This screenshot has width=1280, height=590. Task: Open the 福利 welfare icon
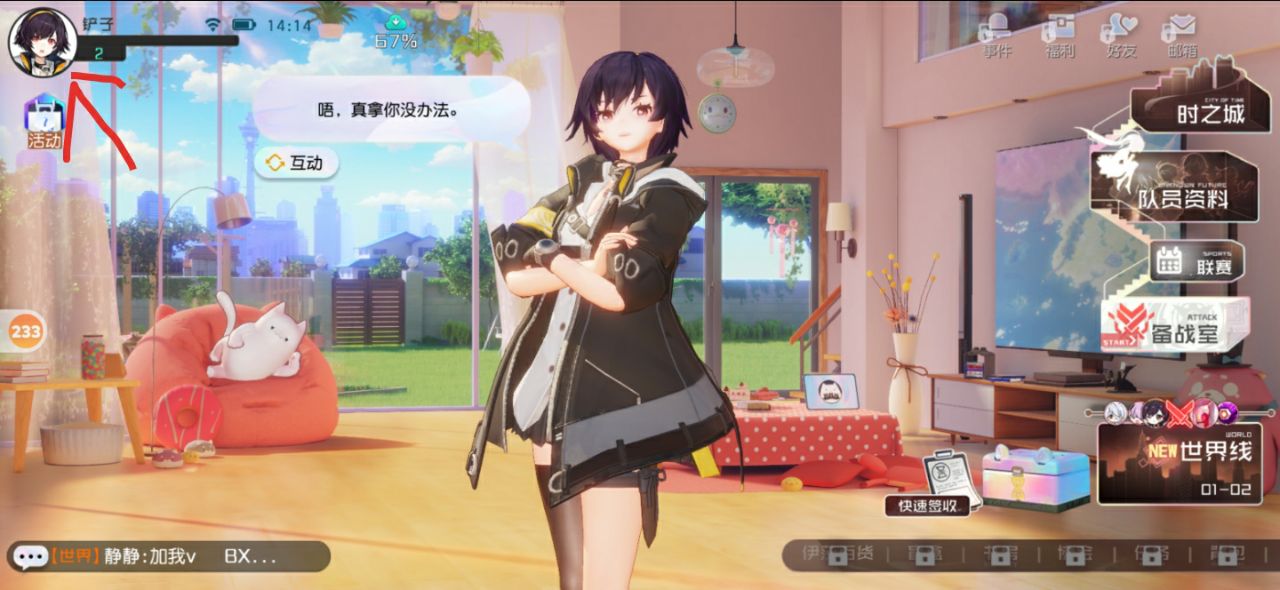(x=1059, y=35)
